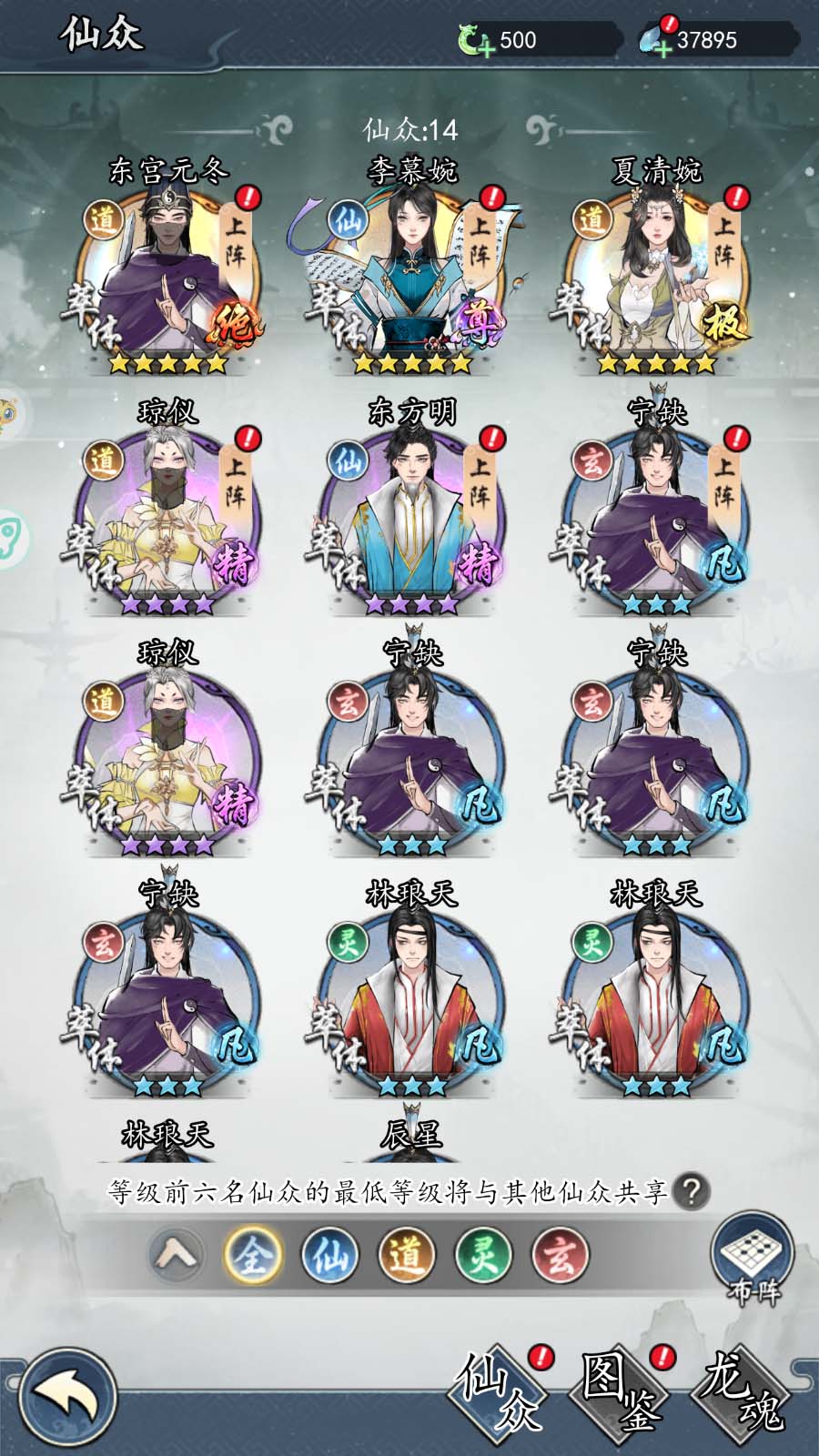Filter characters by 仙 type
Screen dimensions: 819x1456
[x=329, y=1256]
